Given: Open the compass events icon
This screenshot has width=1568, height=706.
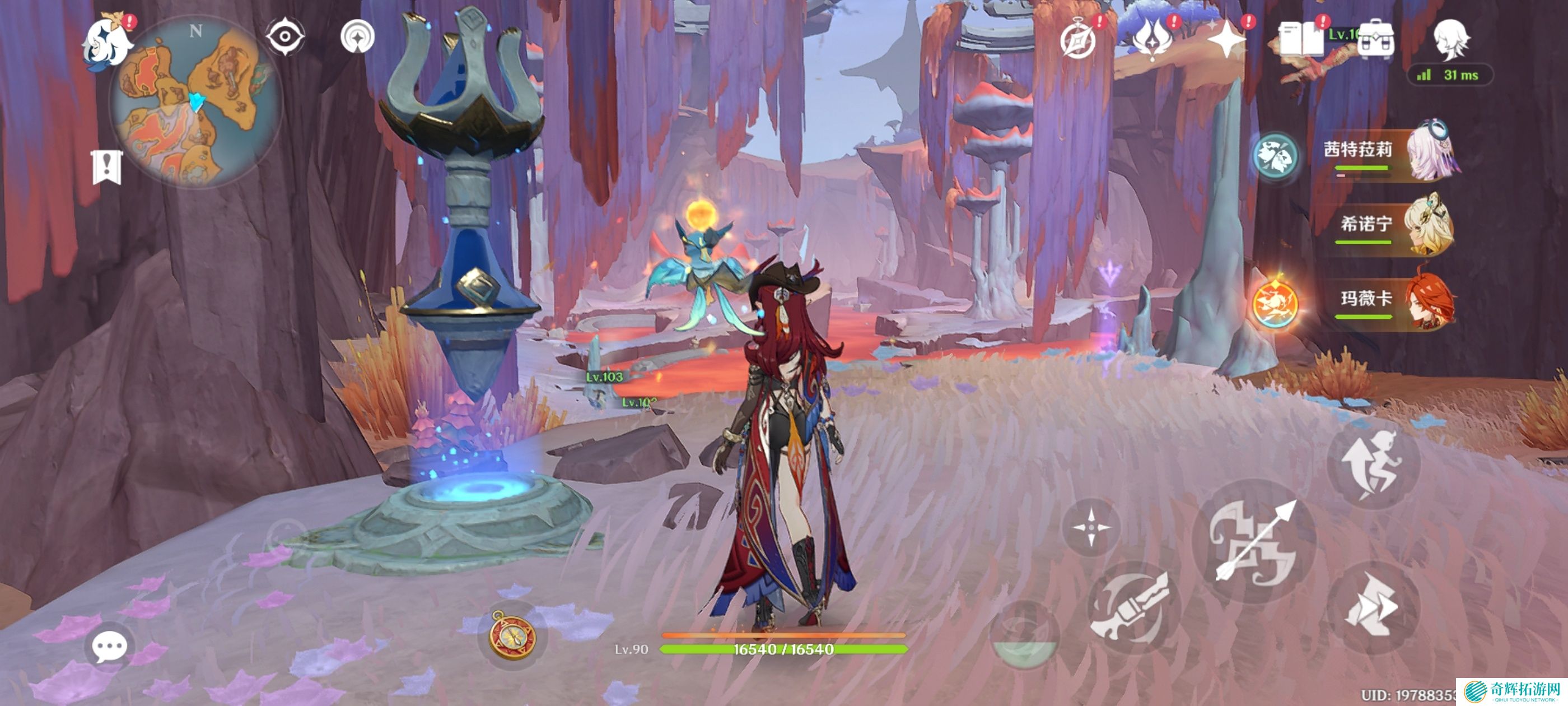Looking at the screenshot, I should pyautogui.click(x=1078, y=40).
